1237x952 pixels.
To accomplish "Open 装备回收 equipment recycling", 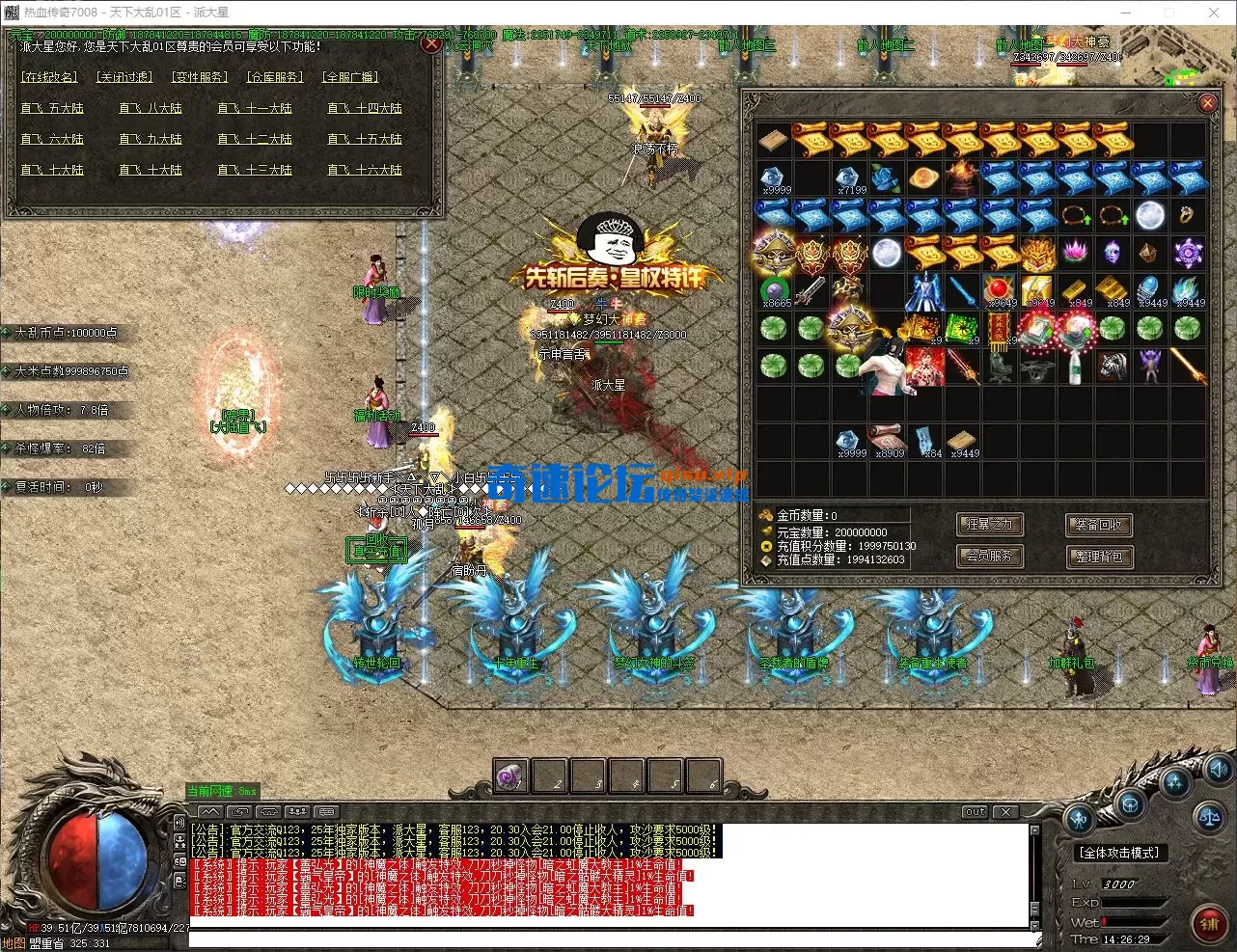I will [x=1098, y=525].
